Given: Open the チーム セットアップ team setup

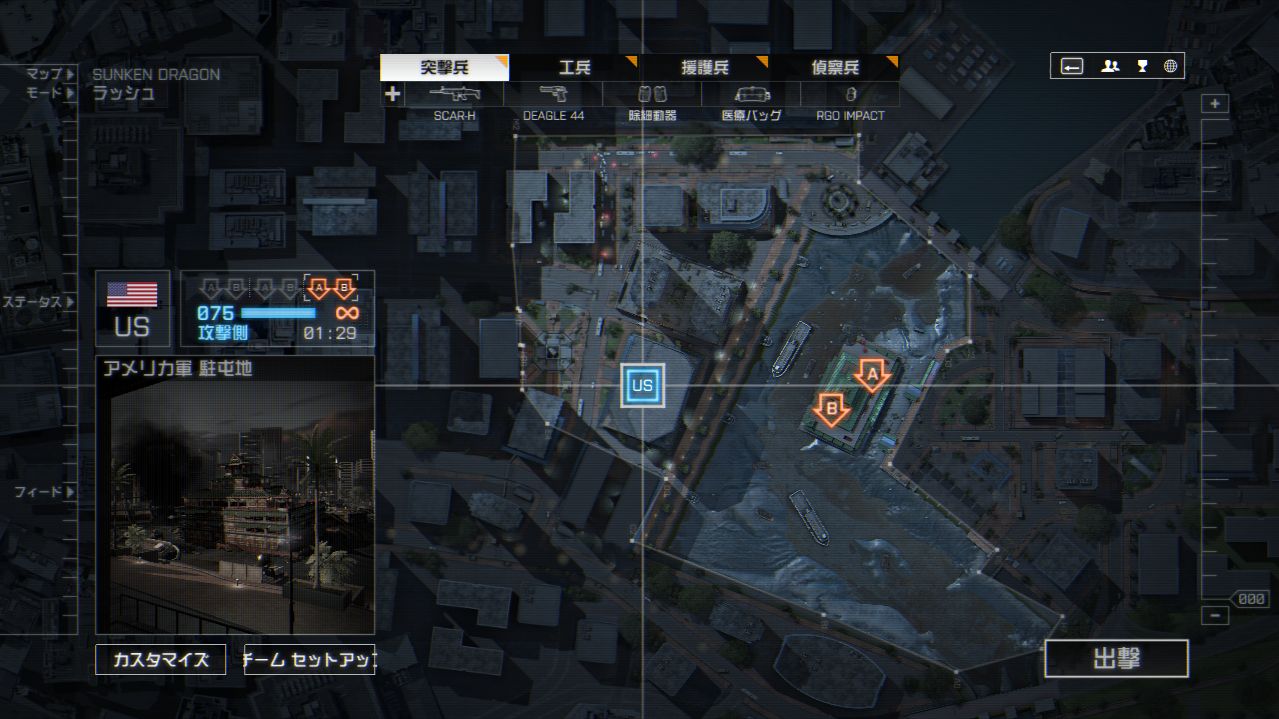Looking at the screenshot, I should [x=310, y=660].
